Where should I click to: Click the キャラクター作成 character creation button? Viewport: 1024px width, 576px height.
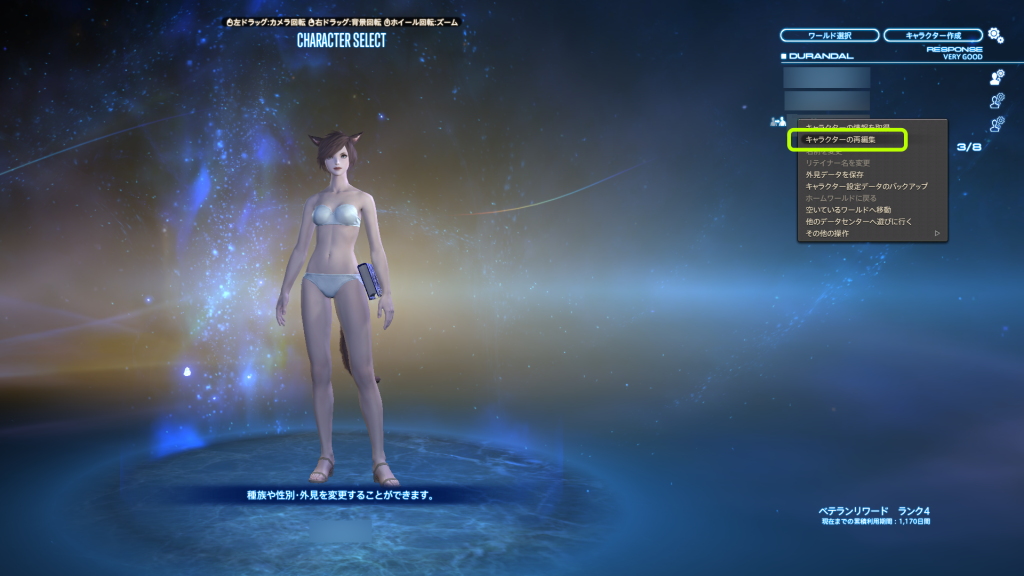click(x=932, y=35)
